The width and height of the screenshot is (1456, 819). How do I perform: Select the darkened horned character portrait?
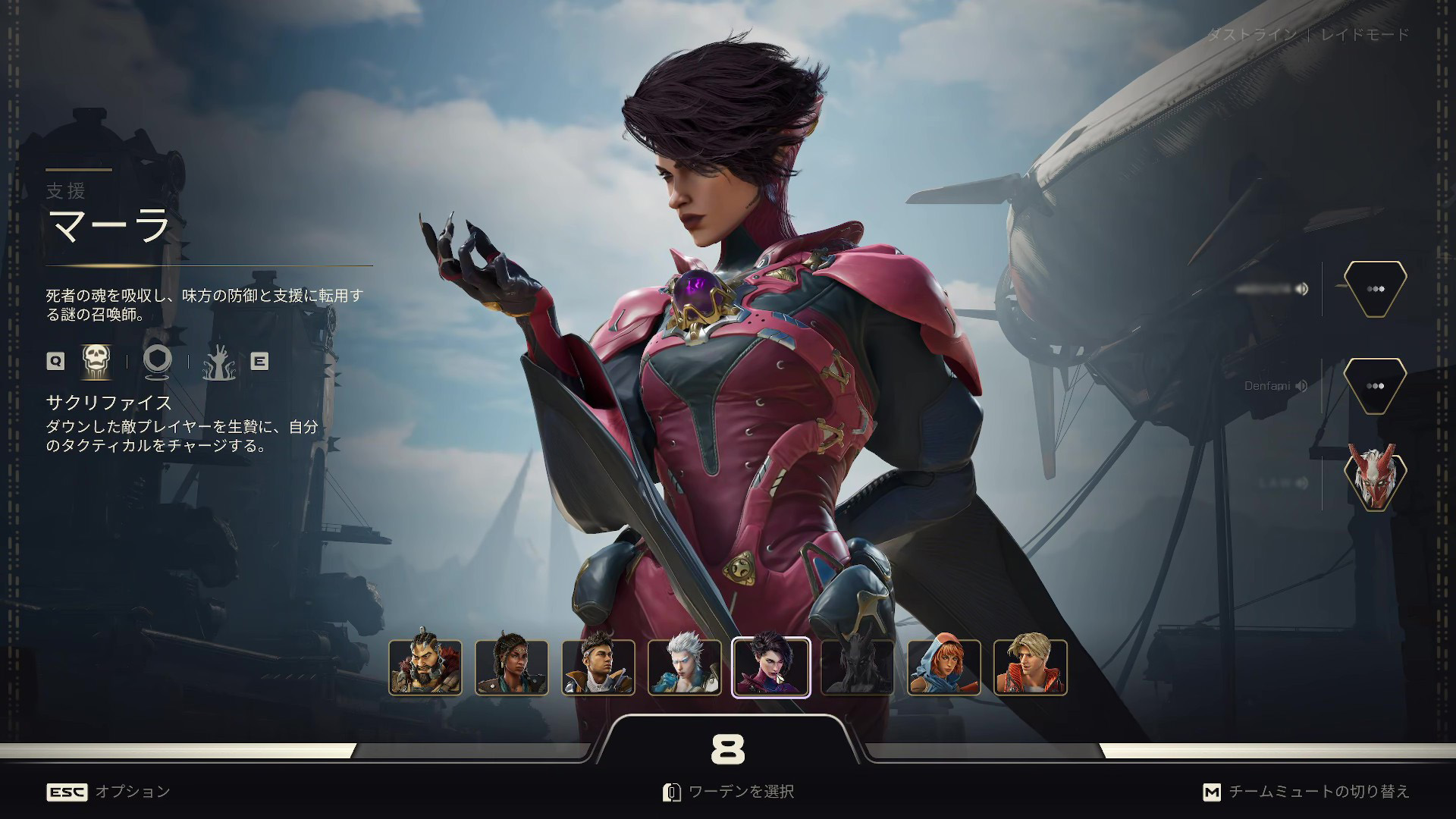point(858,667)
